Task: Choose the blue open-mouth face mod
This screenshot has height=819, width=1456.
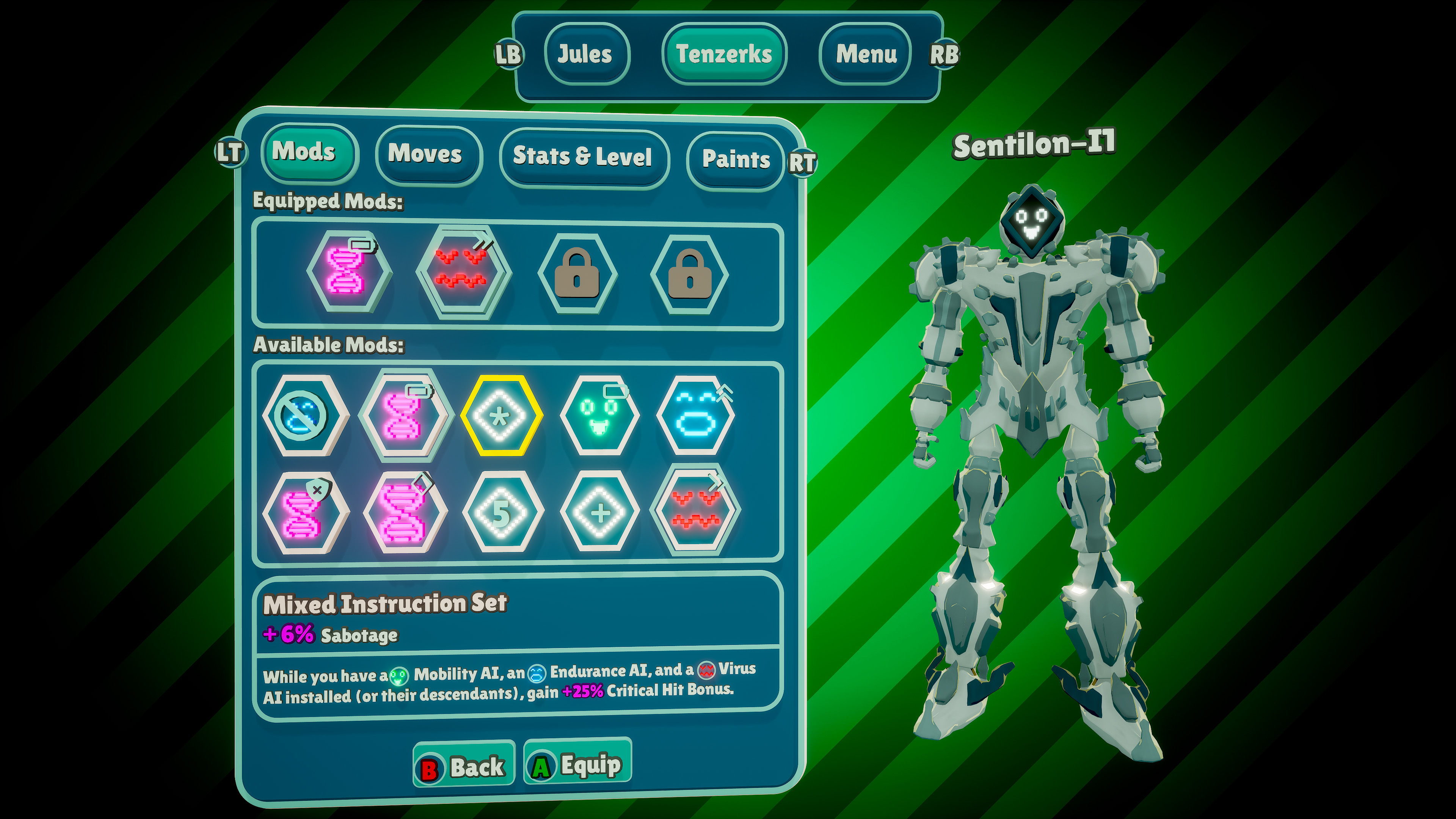Action: [x=697, y=416]
